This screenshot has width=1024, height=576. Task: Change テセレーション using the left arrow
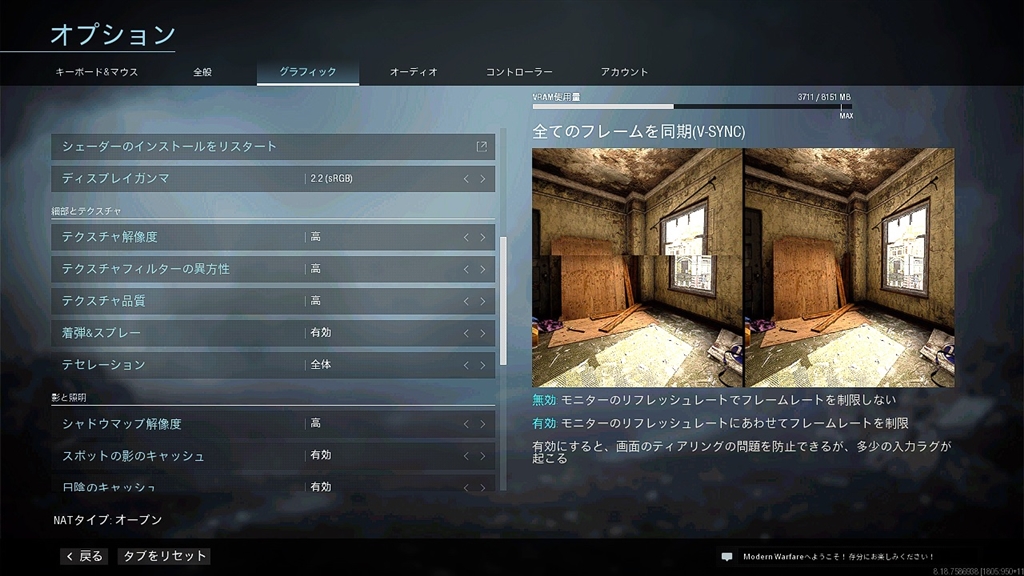tap(465, 365)
